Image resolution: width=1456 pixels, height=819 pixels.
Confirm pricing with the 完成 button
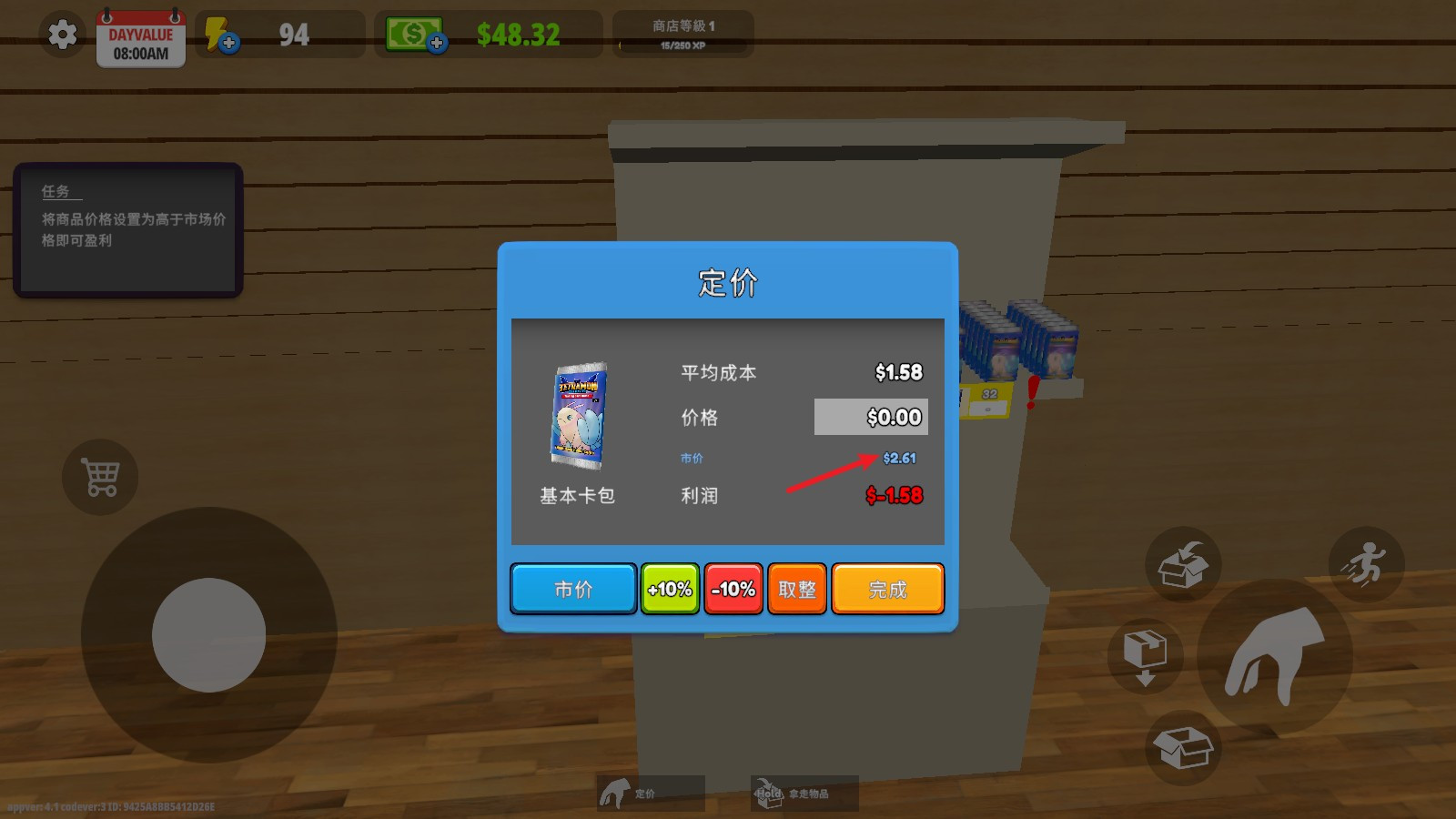point(887,589)
